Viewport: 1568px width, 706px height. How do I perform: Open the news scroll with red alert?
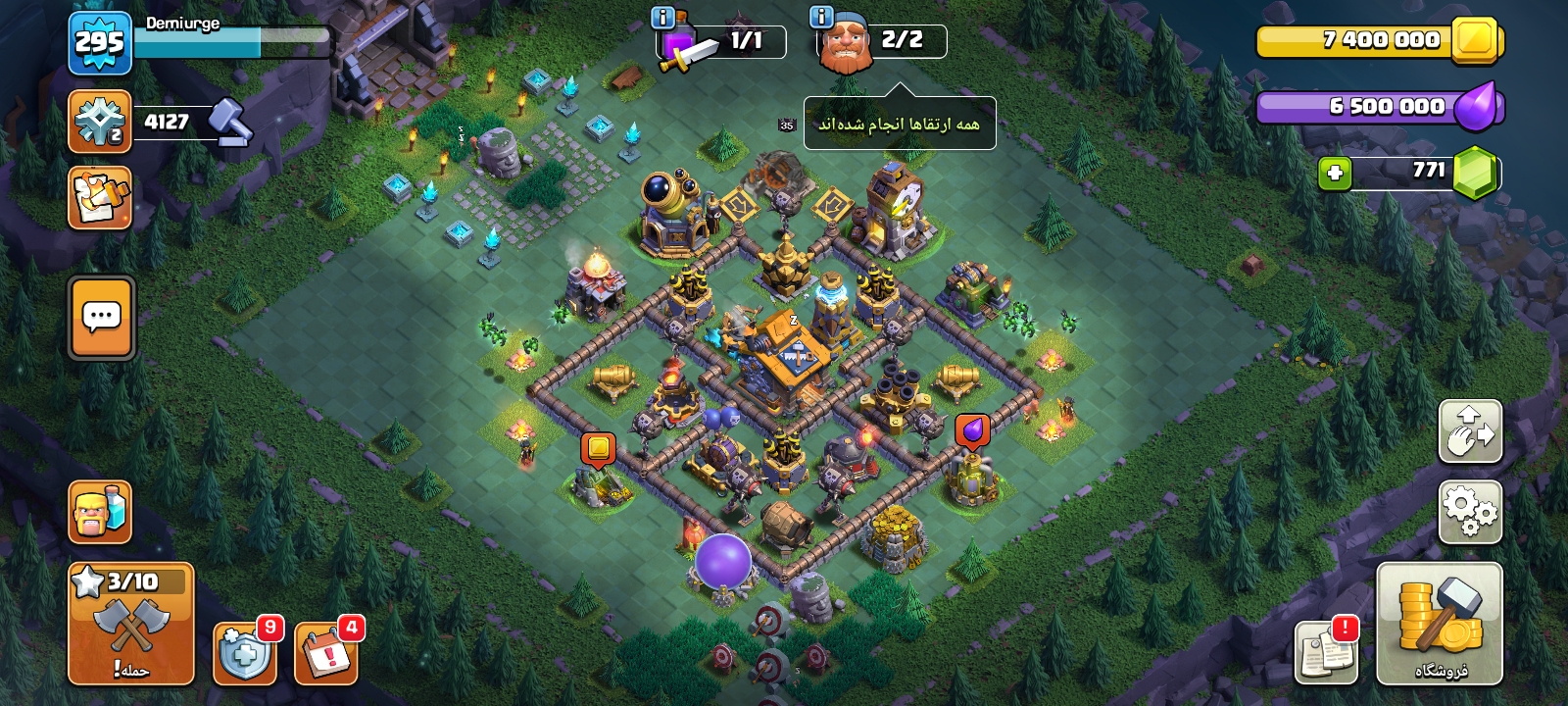tap(1326, 652)
